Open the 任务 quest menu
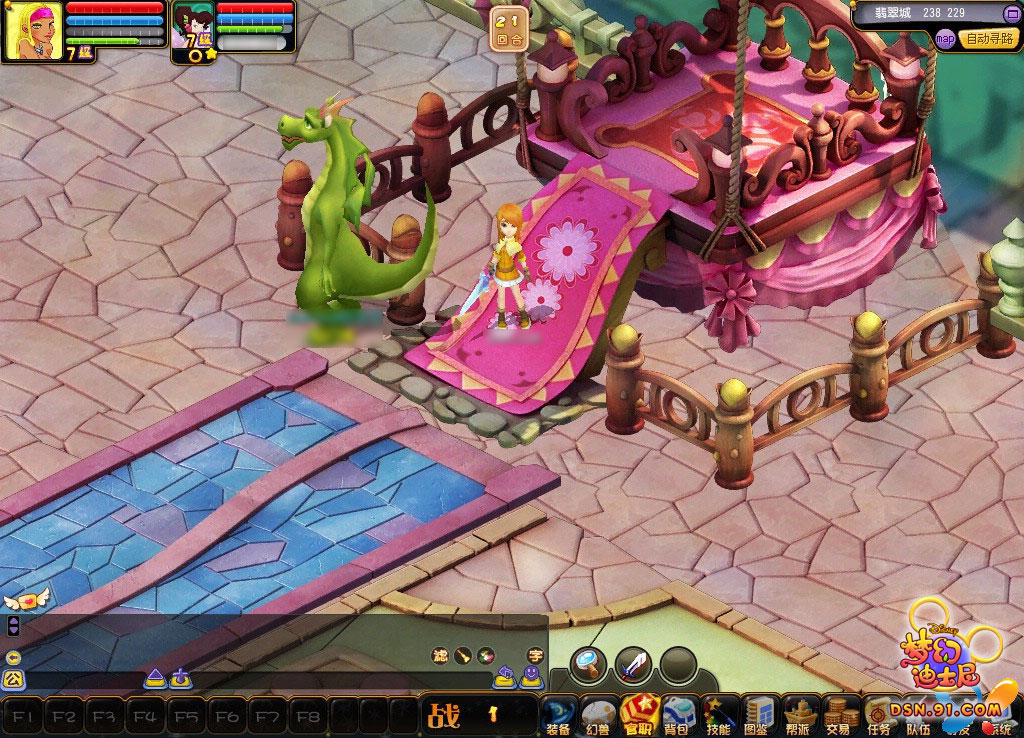Image resolution: width=1024 pixels, height=738 pixels. coord(880,716)
